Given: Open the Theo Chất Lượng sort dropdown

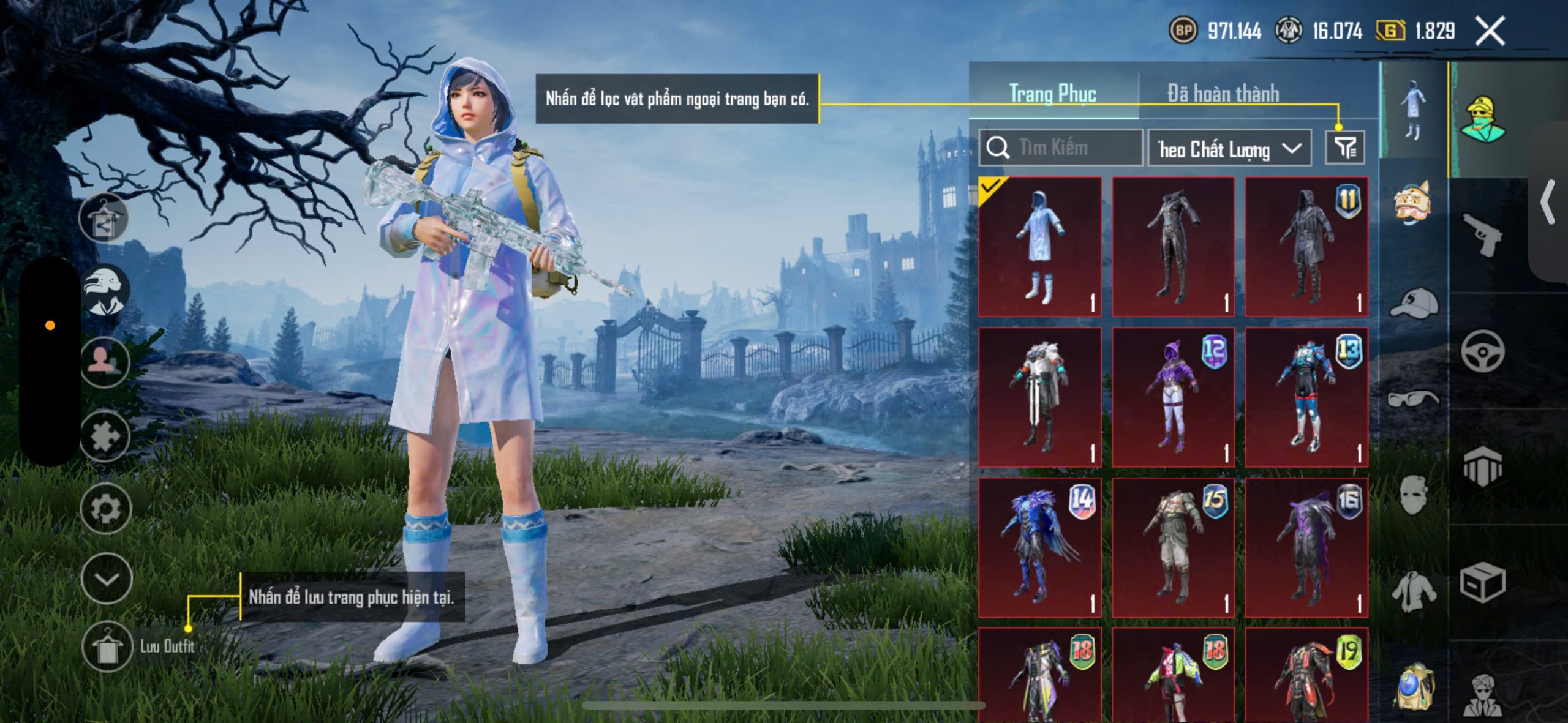Looking at the screenshot, I should (1229, 149).
